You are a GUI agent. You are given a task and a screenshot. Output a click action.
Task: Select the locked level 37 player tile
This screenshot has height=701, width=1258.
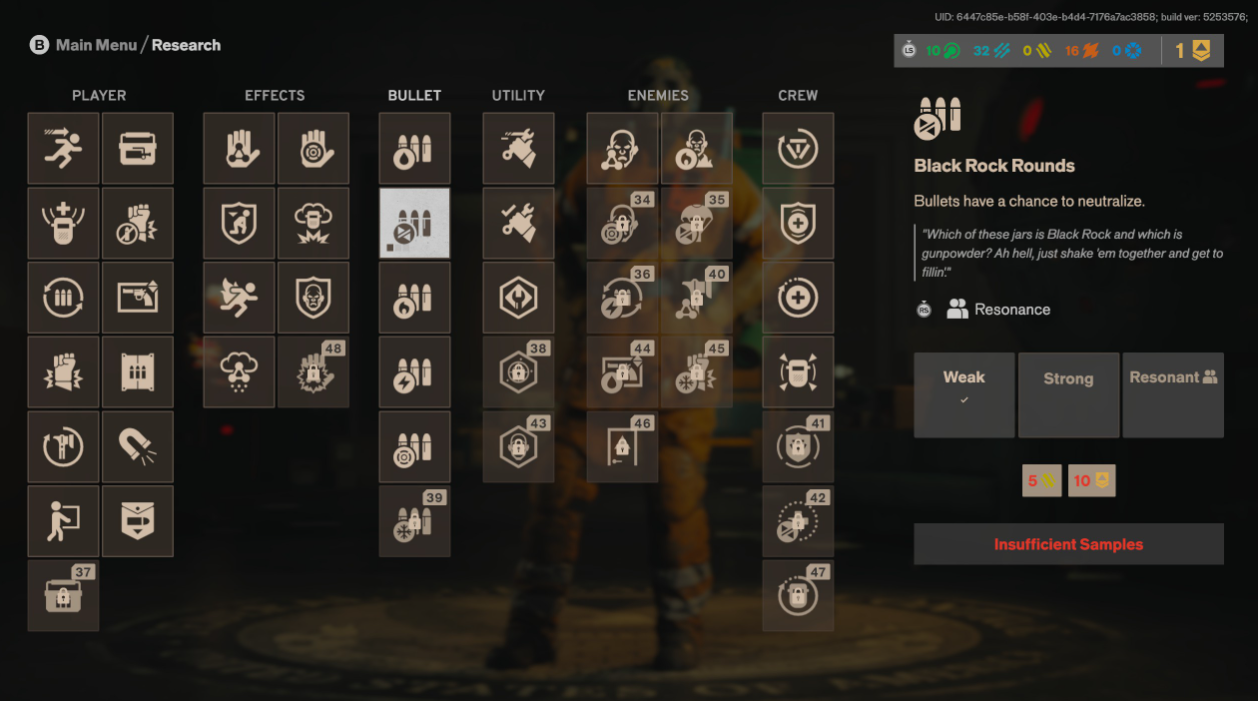(63, 595)
